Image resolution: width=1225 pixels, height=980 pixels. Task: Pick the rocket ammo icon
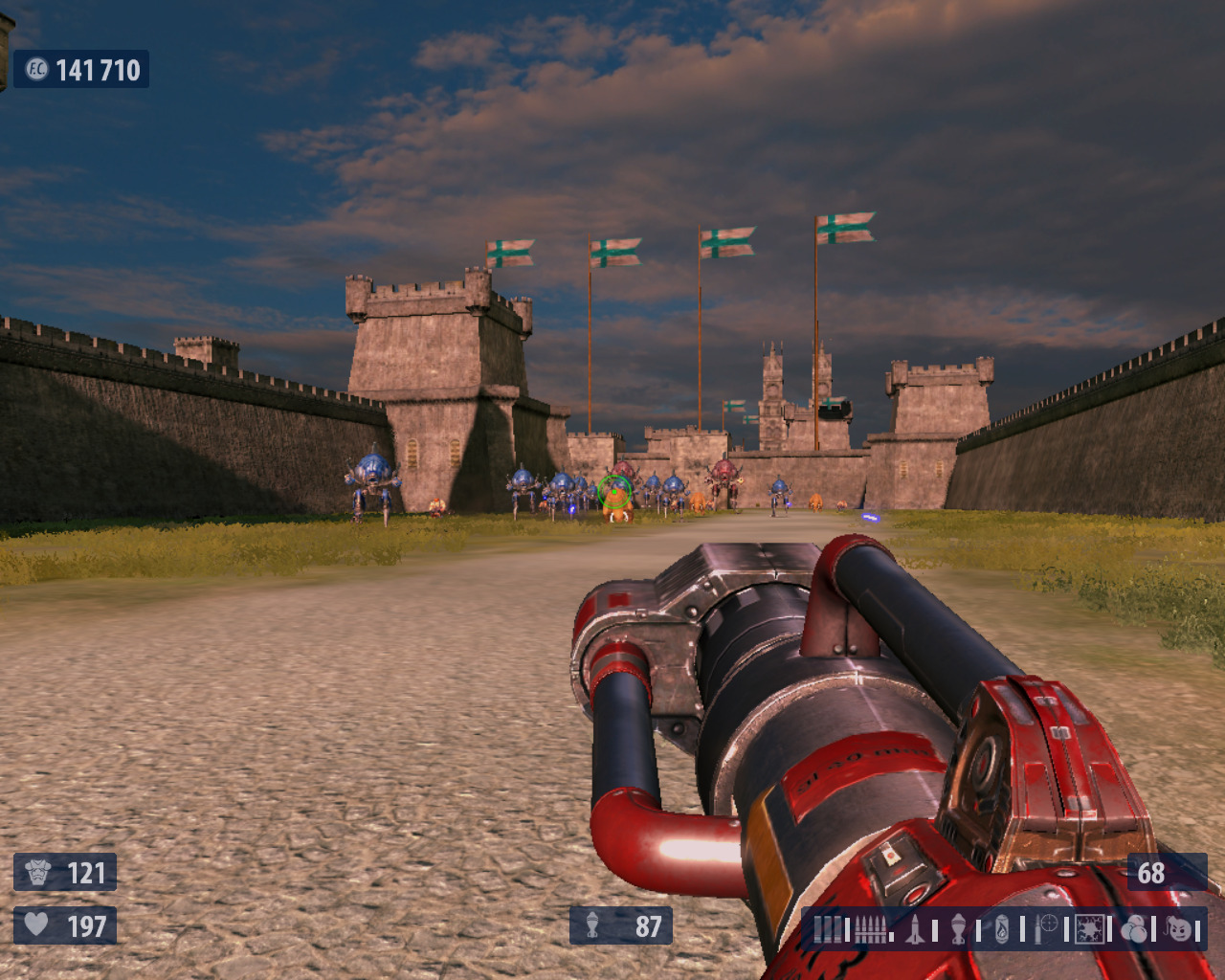[x=915, y=928]
